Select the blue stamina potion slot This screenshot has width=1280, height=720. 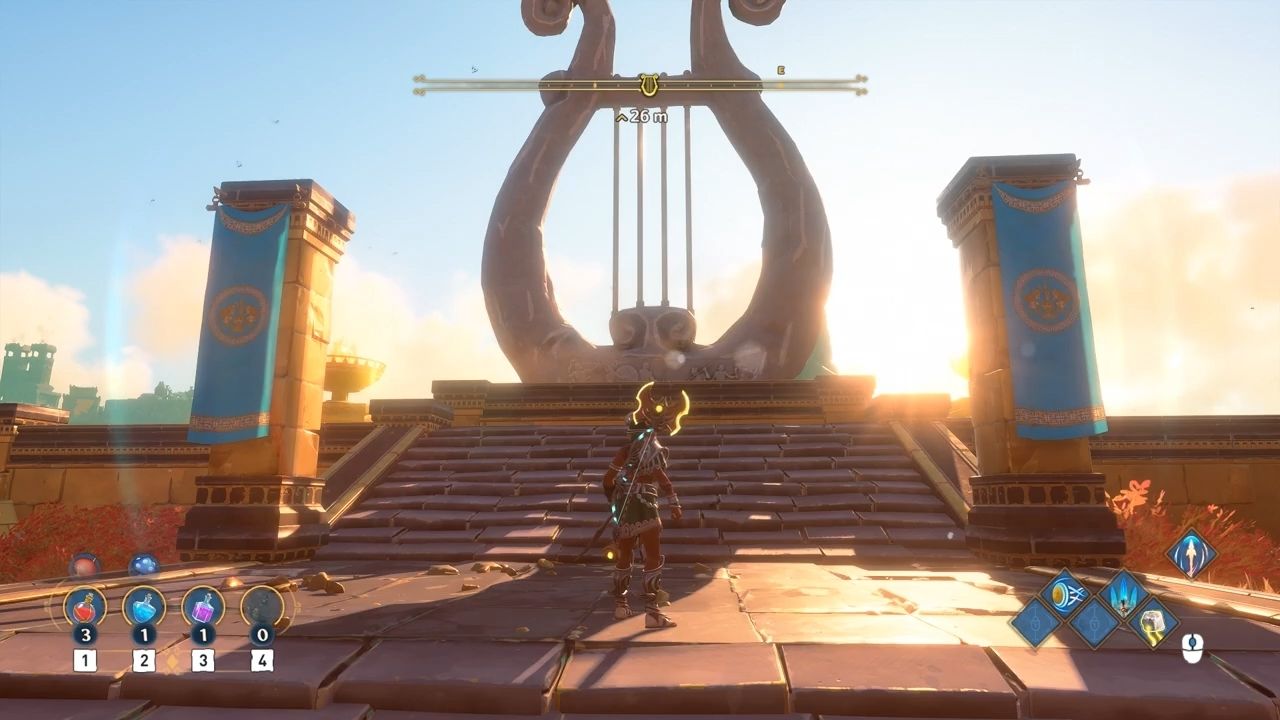144,607
